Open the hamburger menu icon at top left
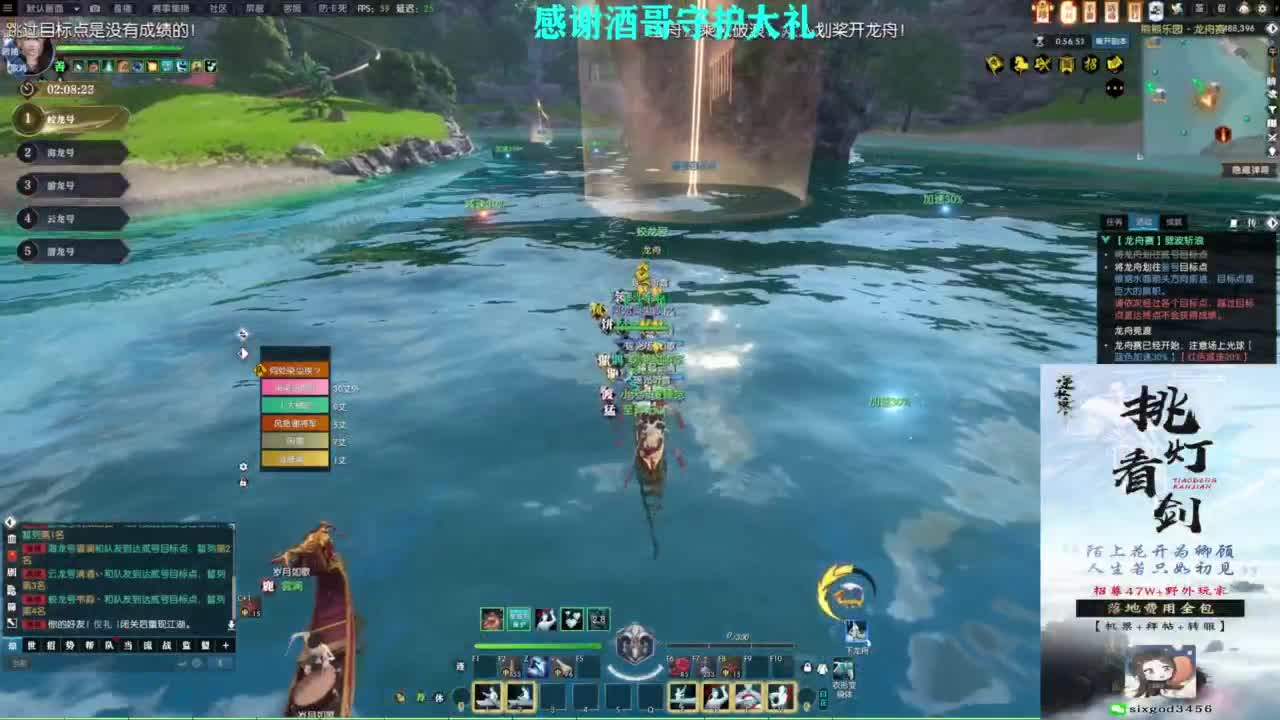The height and width of the screenshot is (720, 1280). click(x=7, y=8)
